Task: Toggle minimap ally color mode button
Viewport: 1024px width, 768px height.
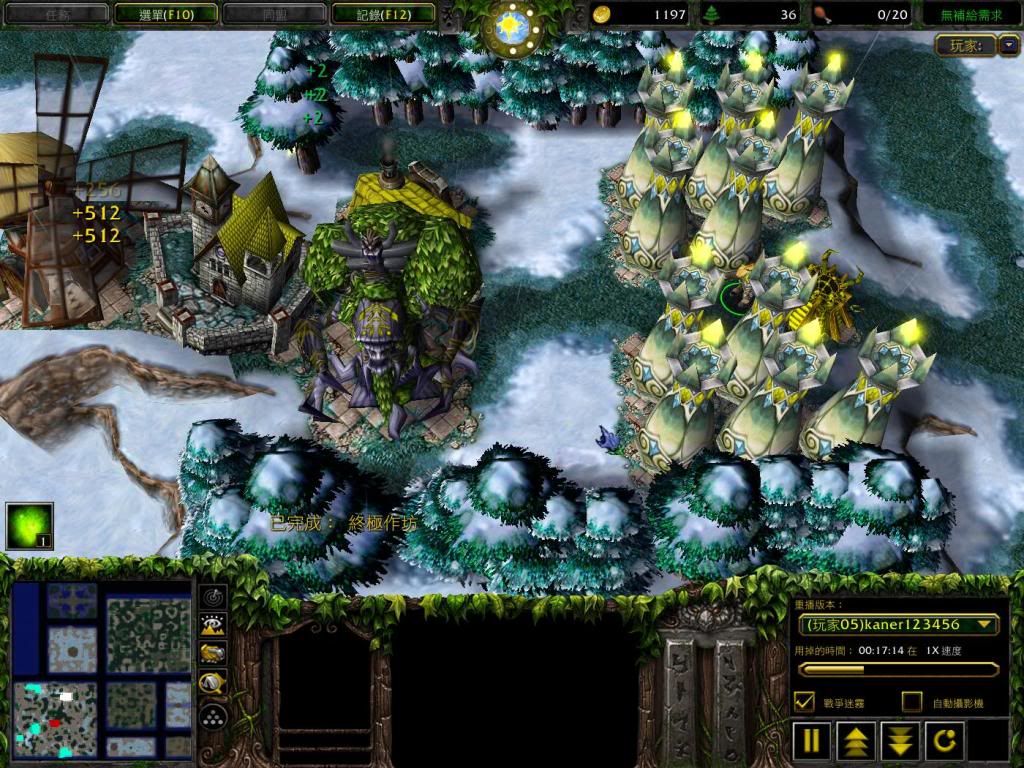Action: point(213,653)
